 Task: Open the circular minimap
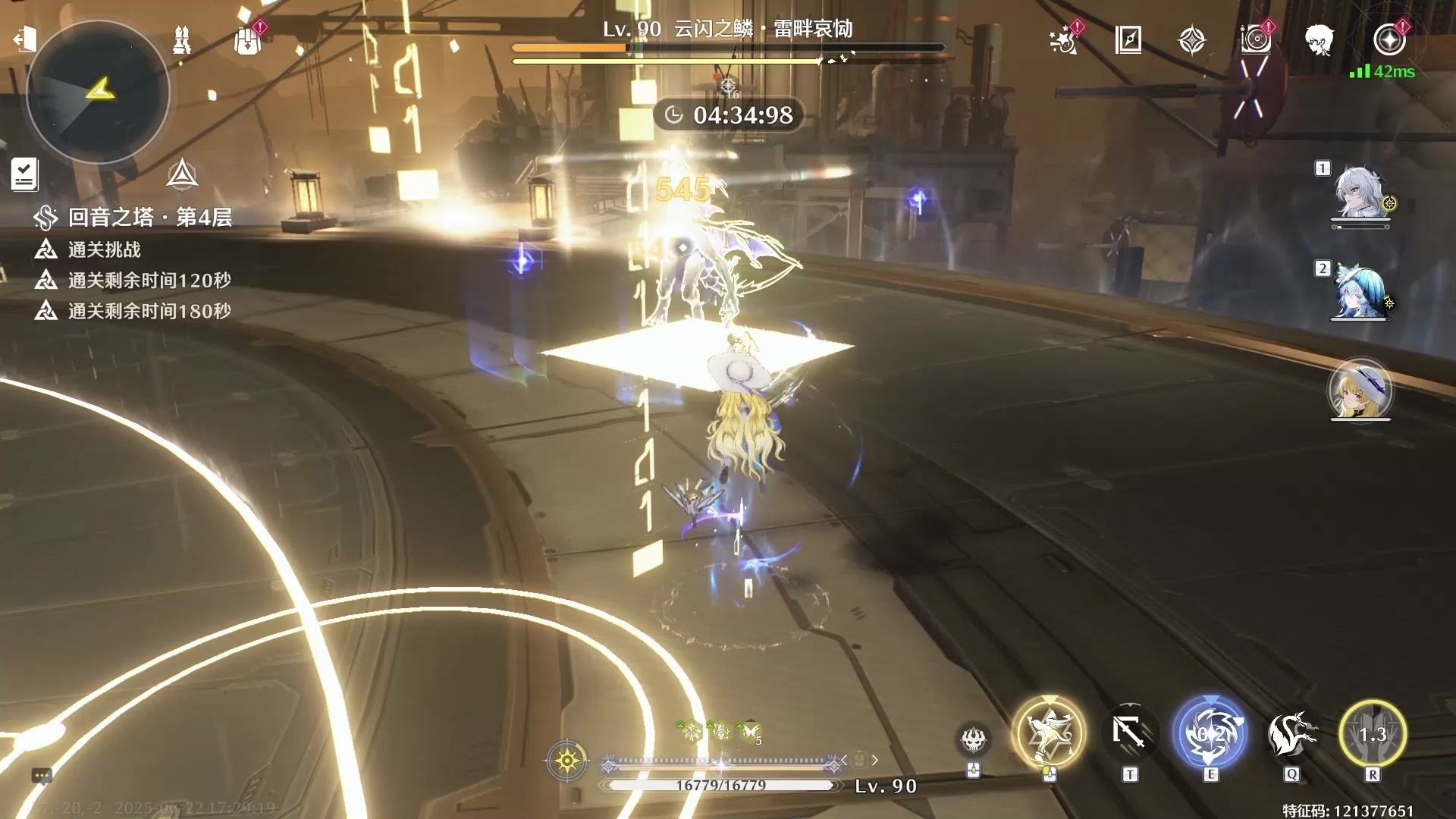pos(98,93)
